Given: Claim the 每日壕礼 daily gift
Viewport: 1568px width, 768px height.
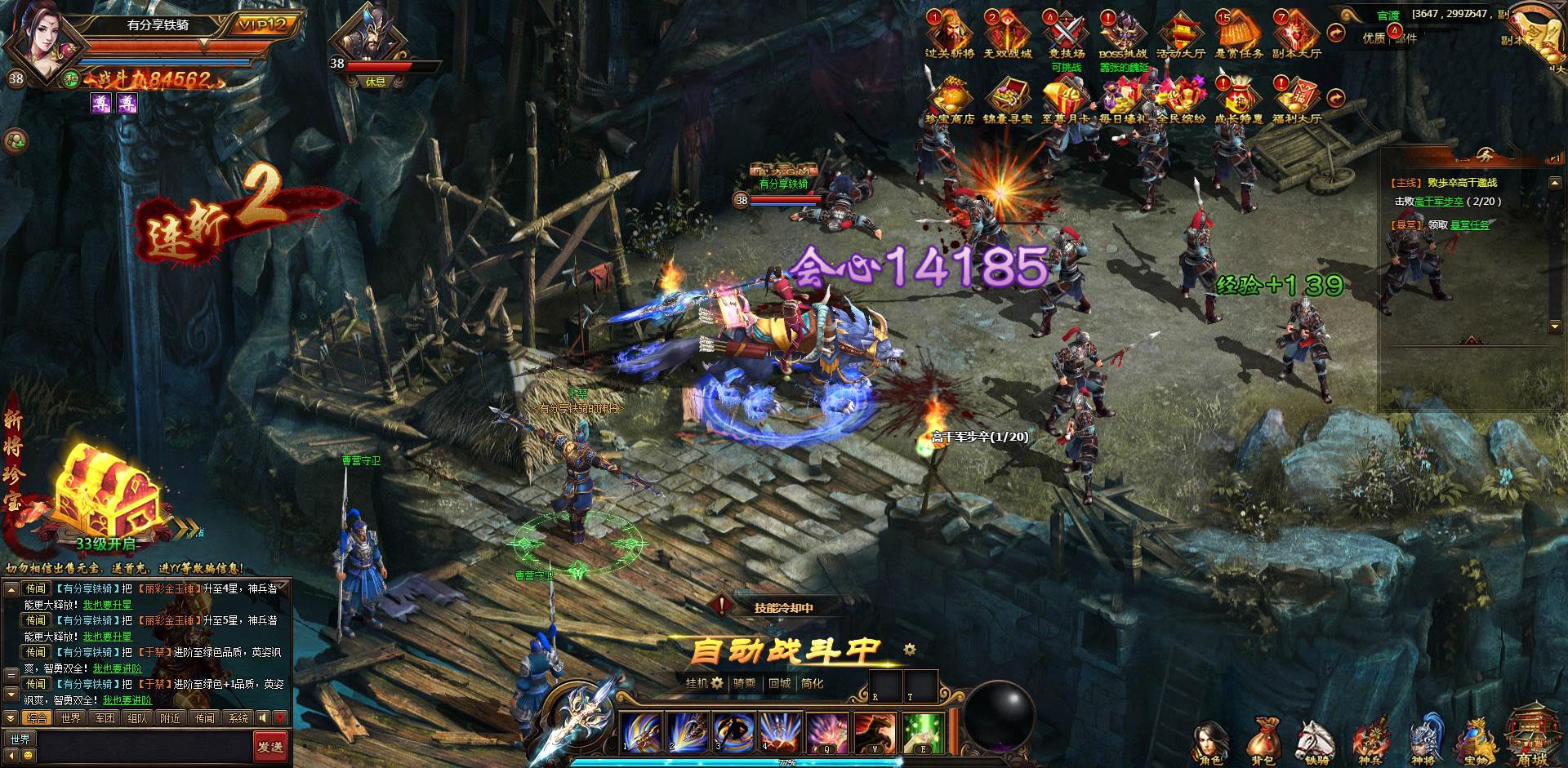Looking at the screenshot, I should [1123, 100].
